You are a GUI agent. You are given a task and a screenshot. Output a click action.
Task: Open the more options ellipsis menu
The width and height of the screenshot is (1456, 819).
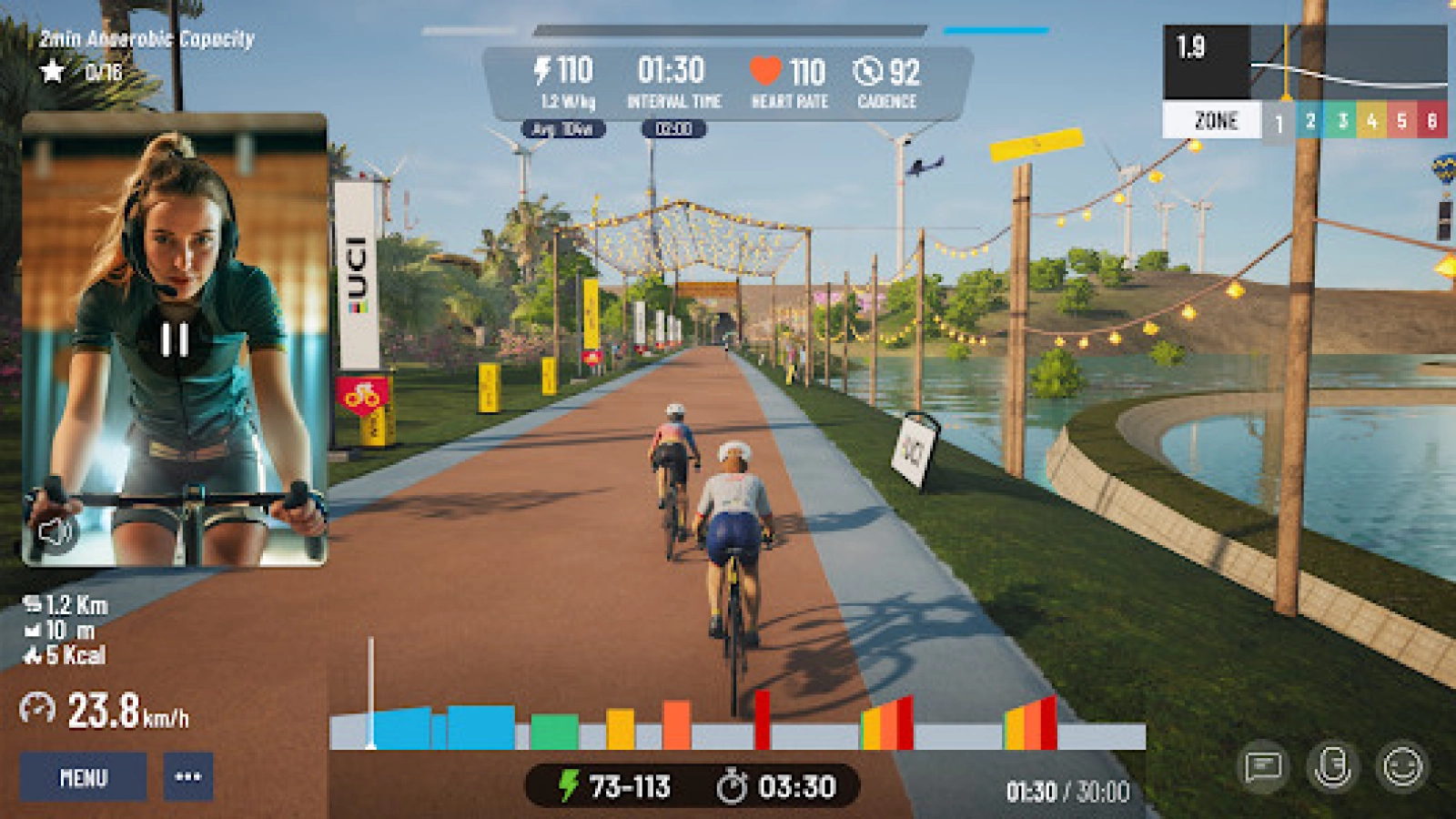(187, 778)
